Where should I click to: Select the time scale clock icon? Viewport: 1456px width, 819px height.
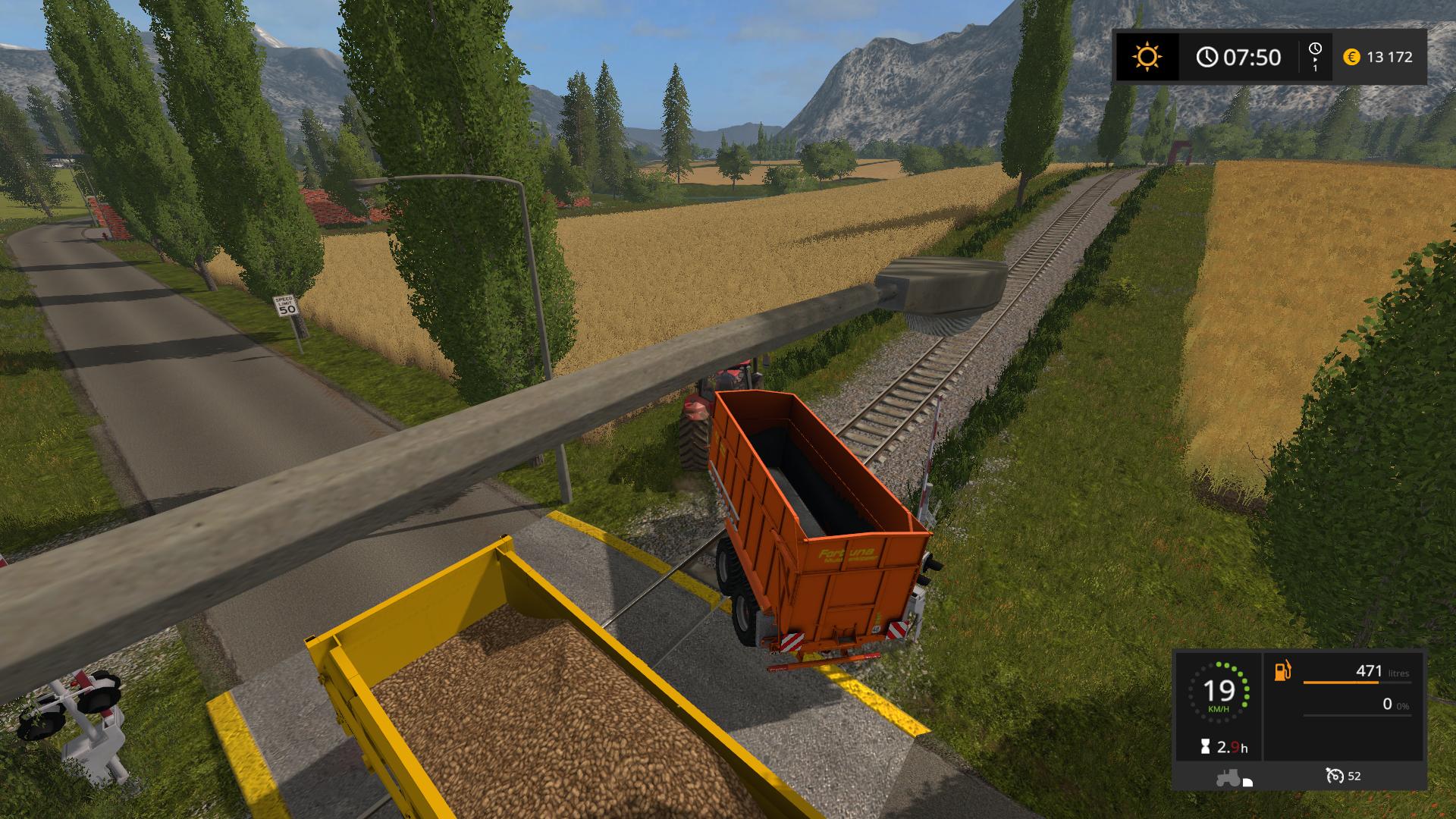(1315, 49)
